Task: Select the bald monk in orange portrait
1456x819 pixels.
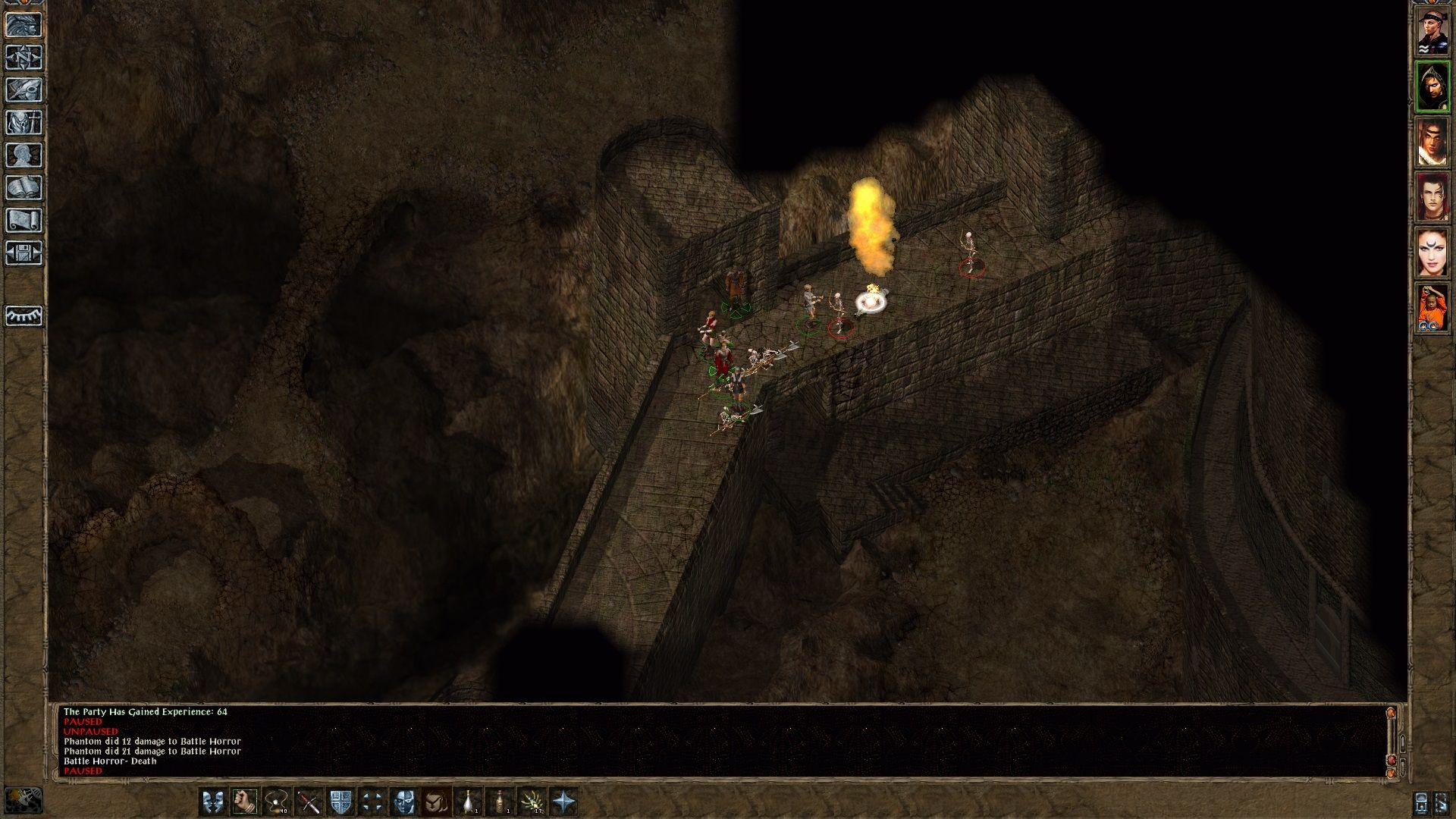Action: click(x=1432, y=309)
